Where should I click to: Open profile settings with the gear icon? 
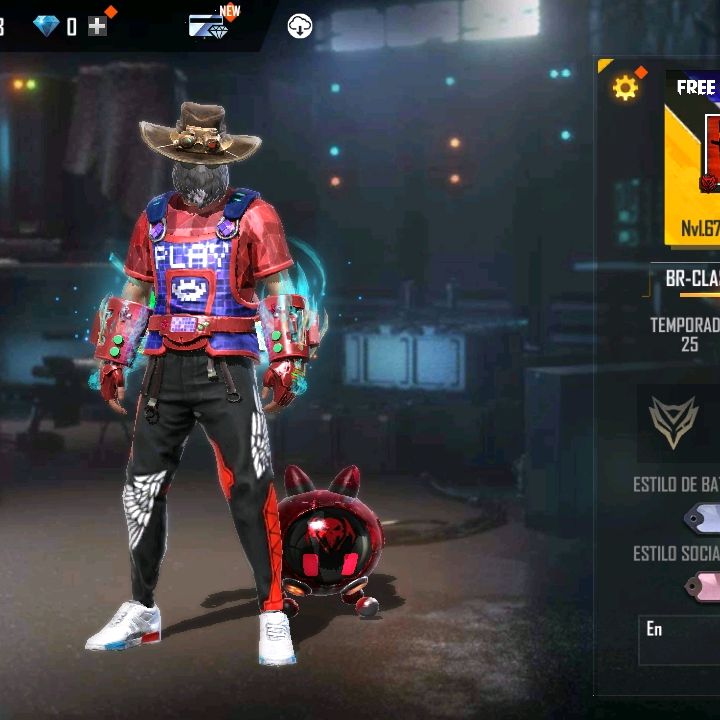click(625, 89)
